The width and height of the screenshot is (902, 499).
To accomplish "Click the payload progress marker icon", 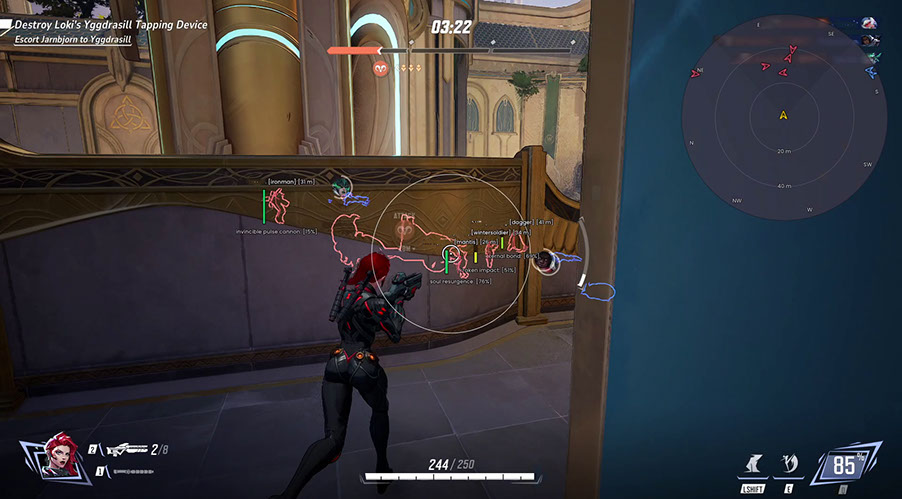I will (381, 68).
